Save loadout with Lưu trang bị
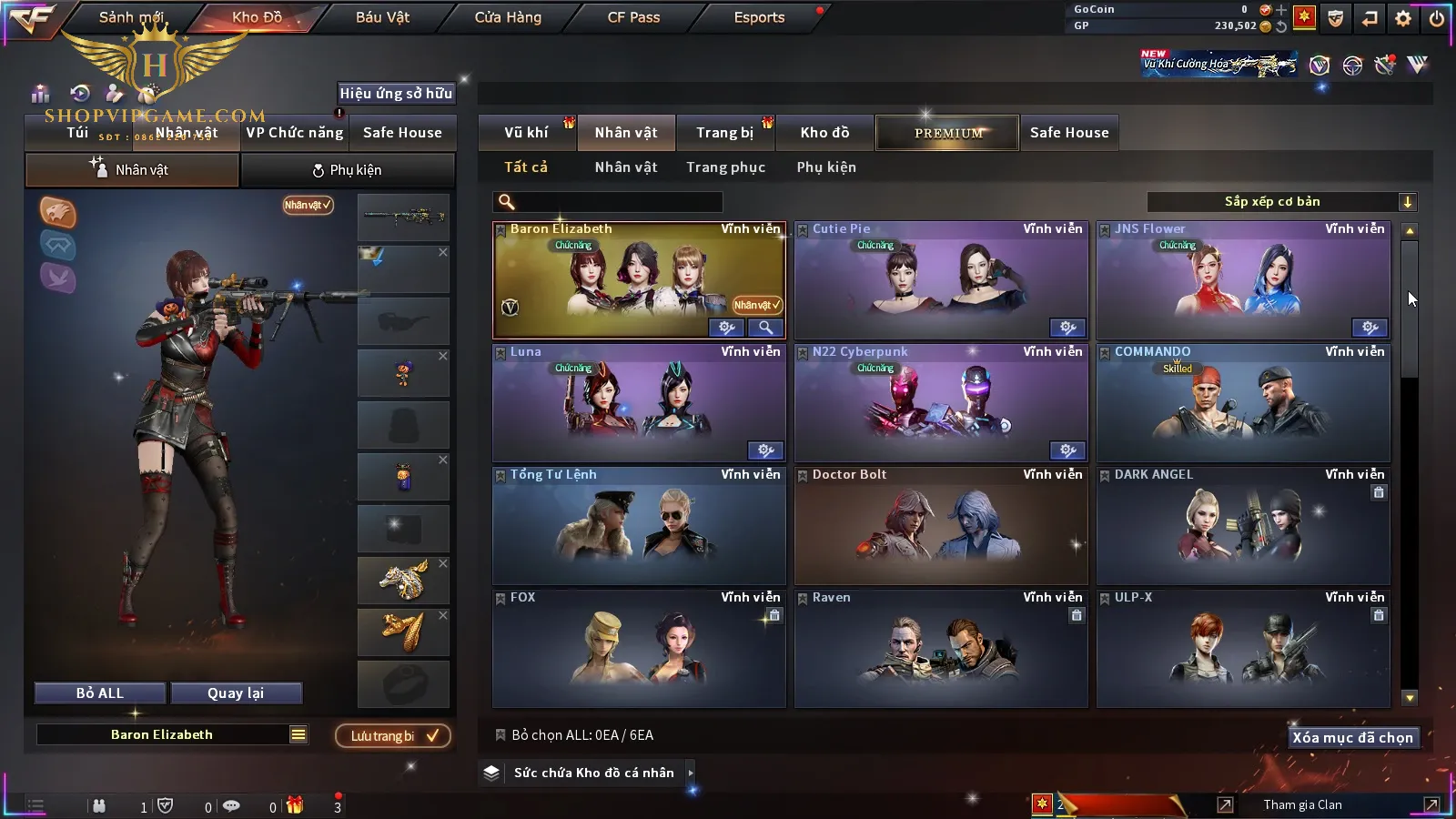 (393, 736)
